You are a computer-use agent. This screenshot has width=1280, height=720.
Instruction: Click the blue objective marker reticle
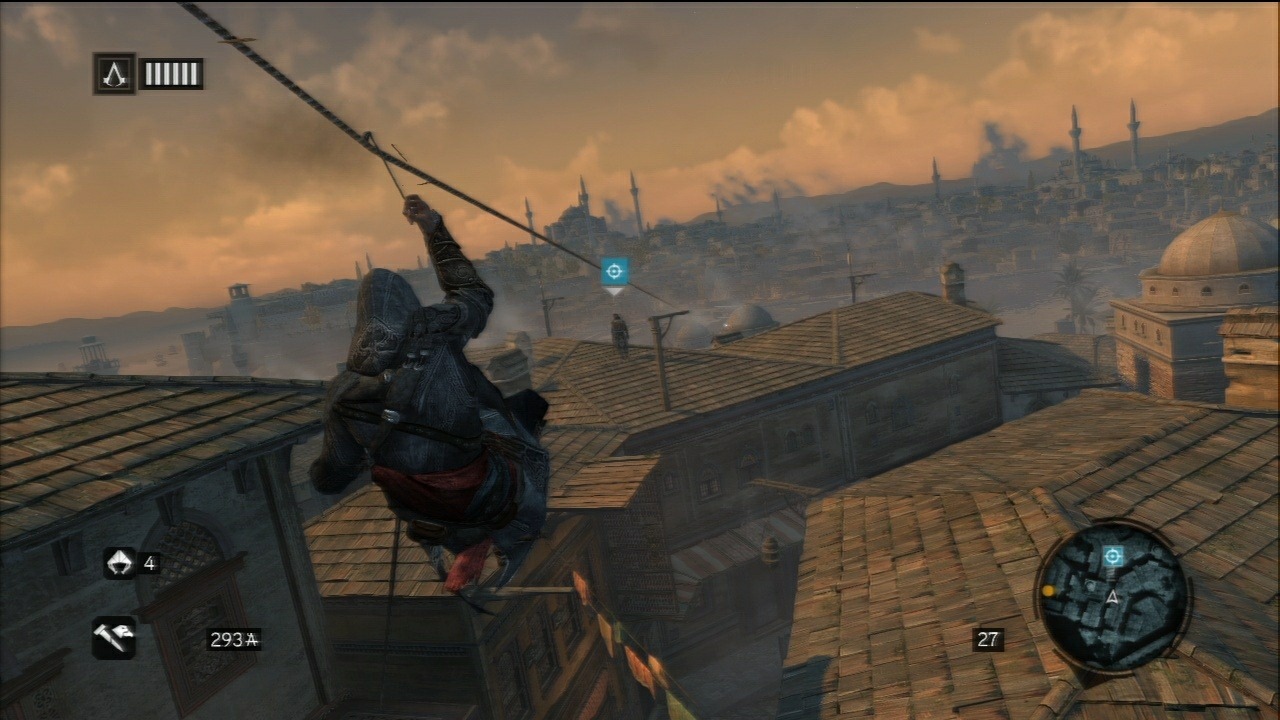tap(613, 270)
